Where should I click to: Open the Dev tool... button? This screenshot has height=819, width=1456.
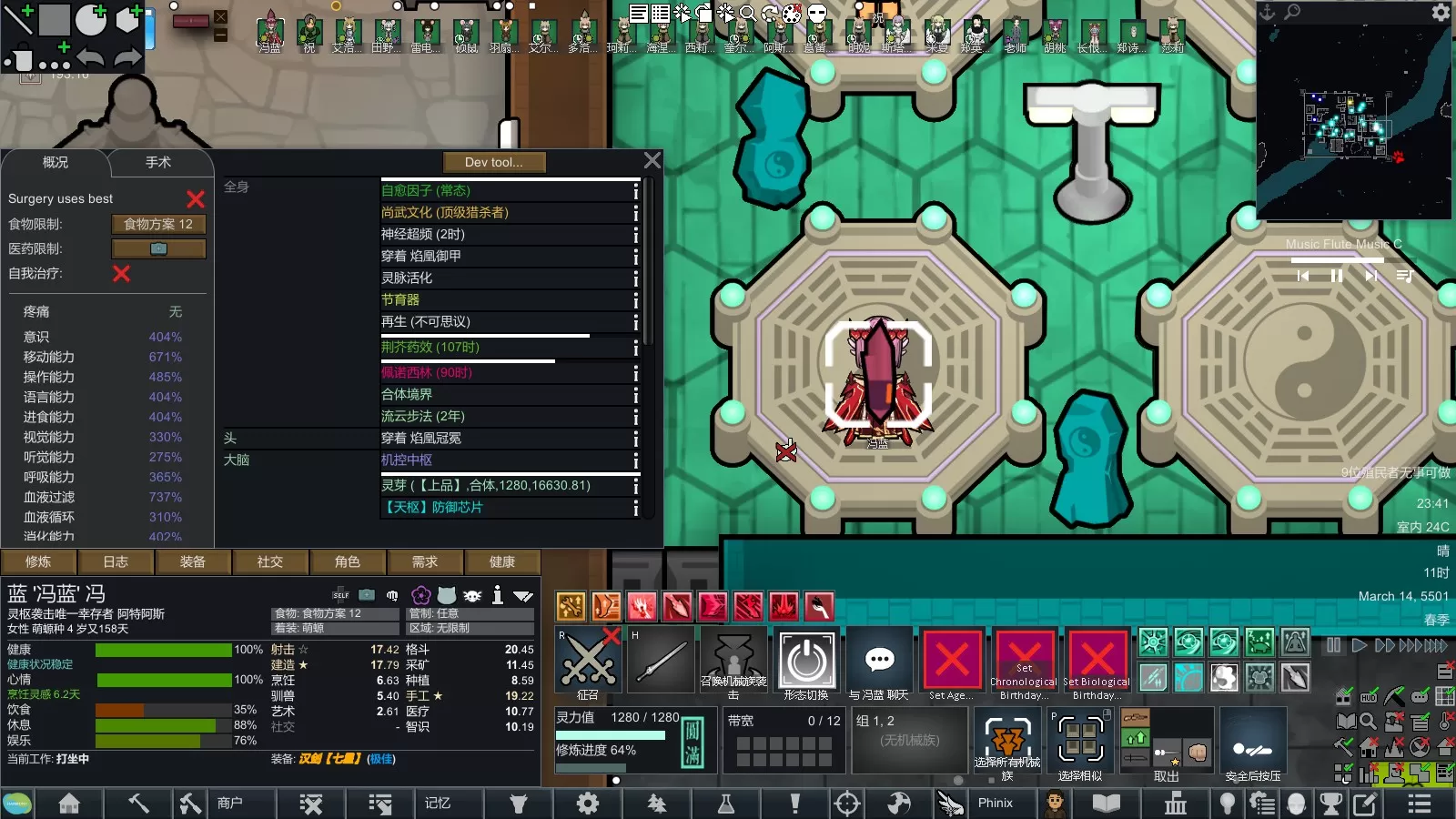click(x=494, y=162)
